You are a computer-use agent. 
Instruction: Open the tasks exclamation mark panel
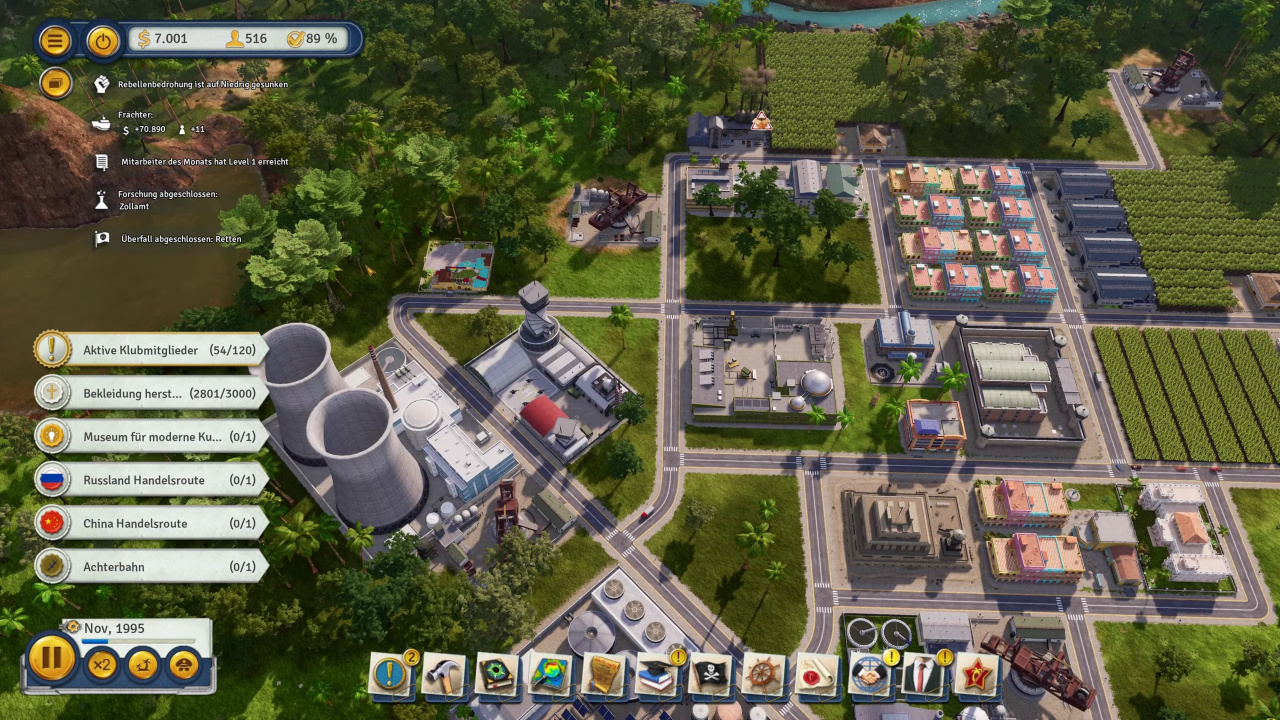(x=390, y=675)
